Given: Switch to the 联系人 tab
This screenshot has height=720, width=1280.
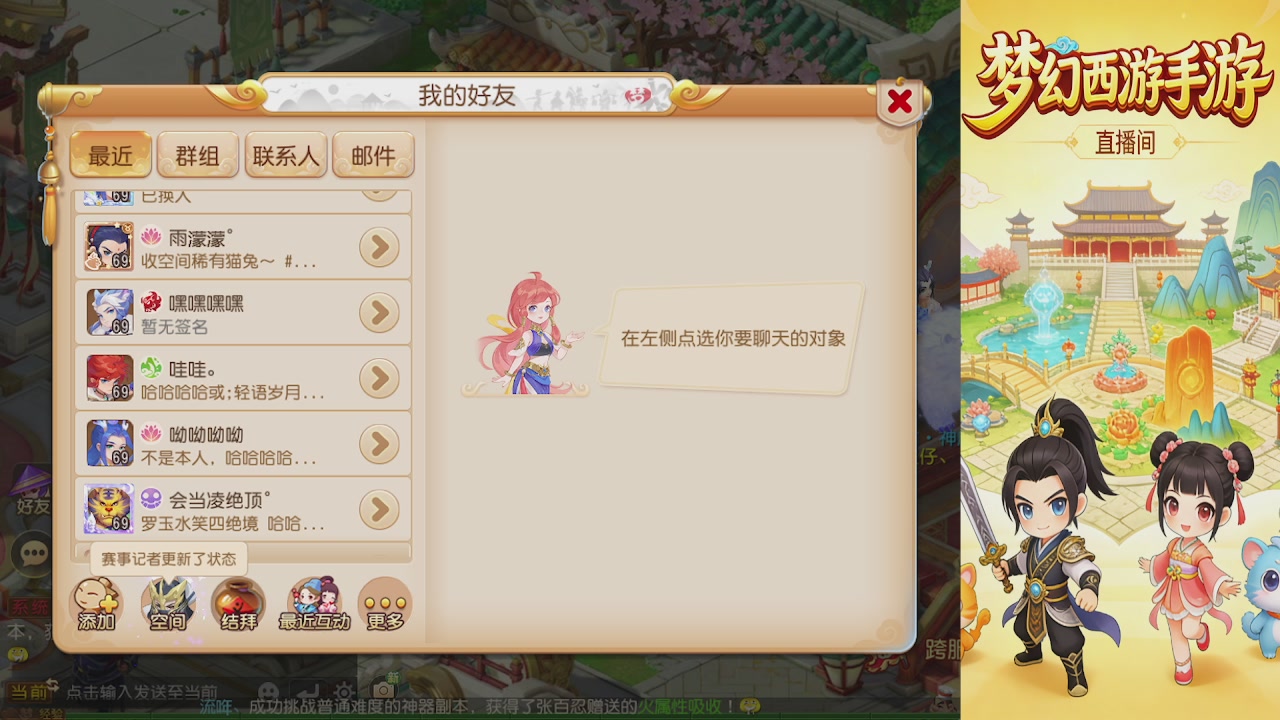Looking at the screenshot, I should tap(286, 155).
